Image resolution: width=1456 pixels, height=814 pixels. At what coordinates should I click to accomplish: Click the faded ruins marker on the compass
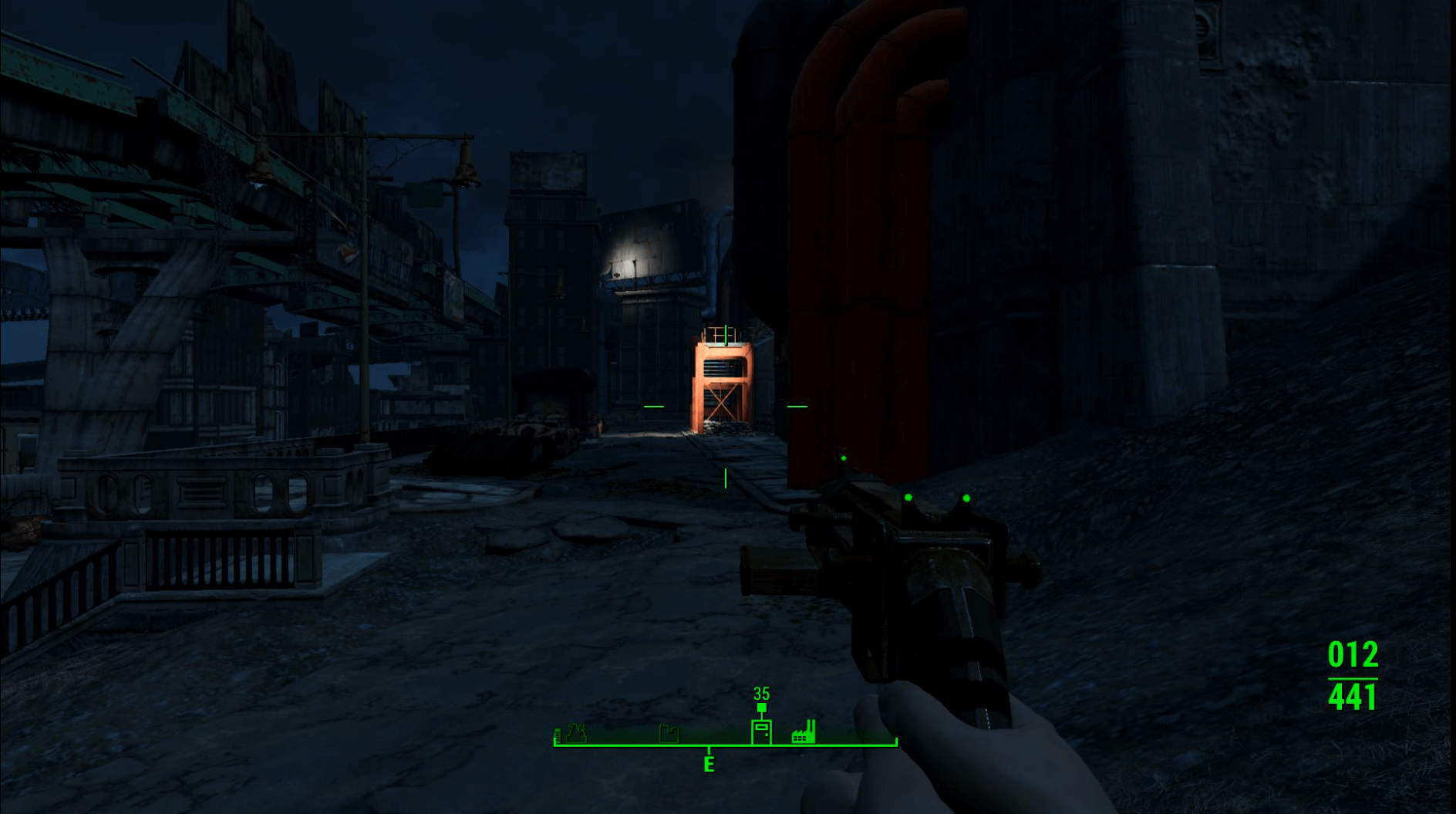[x=575, y=732]
